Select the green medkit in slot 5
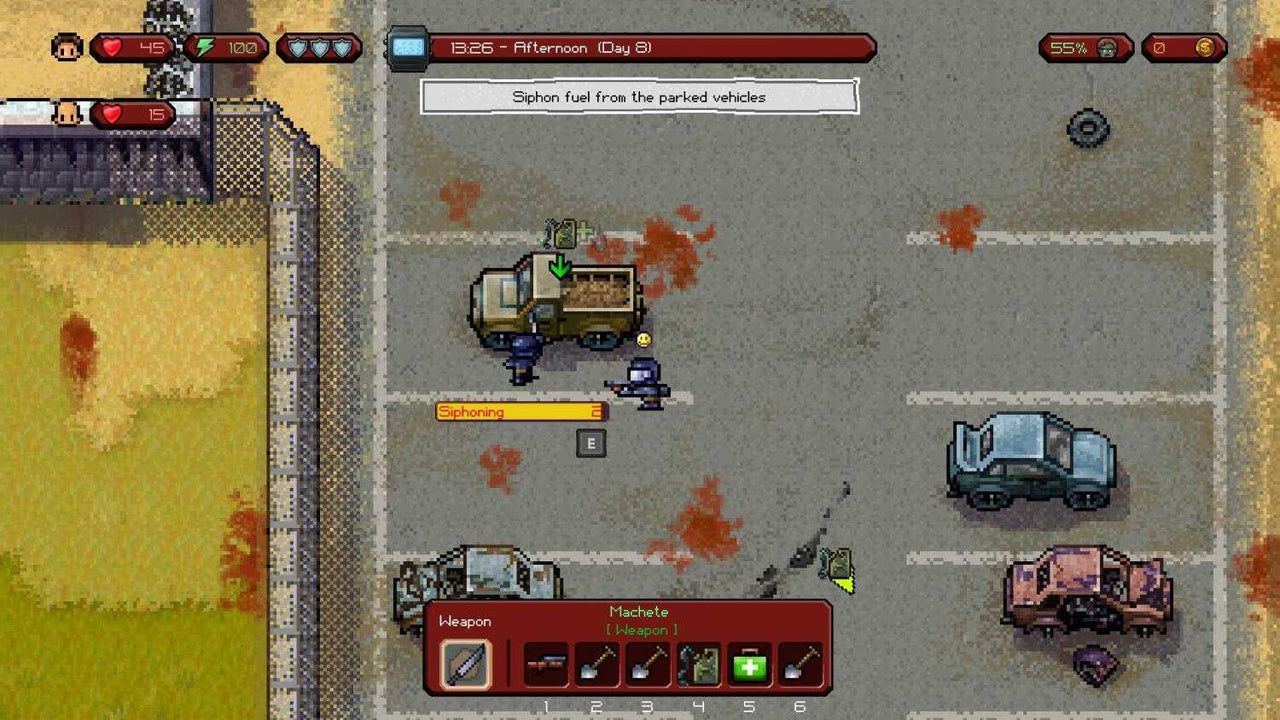 (x=749, y=664)
